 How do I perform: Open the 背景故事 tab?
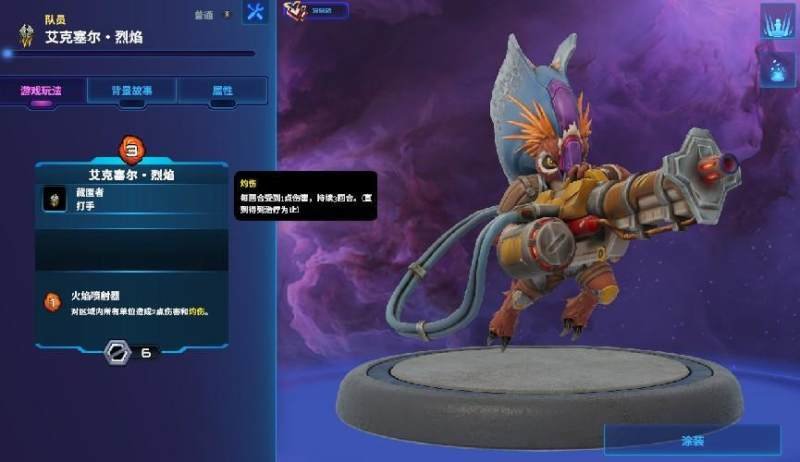point(133,91)
